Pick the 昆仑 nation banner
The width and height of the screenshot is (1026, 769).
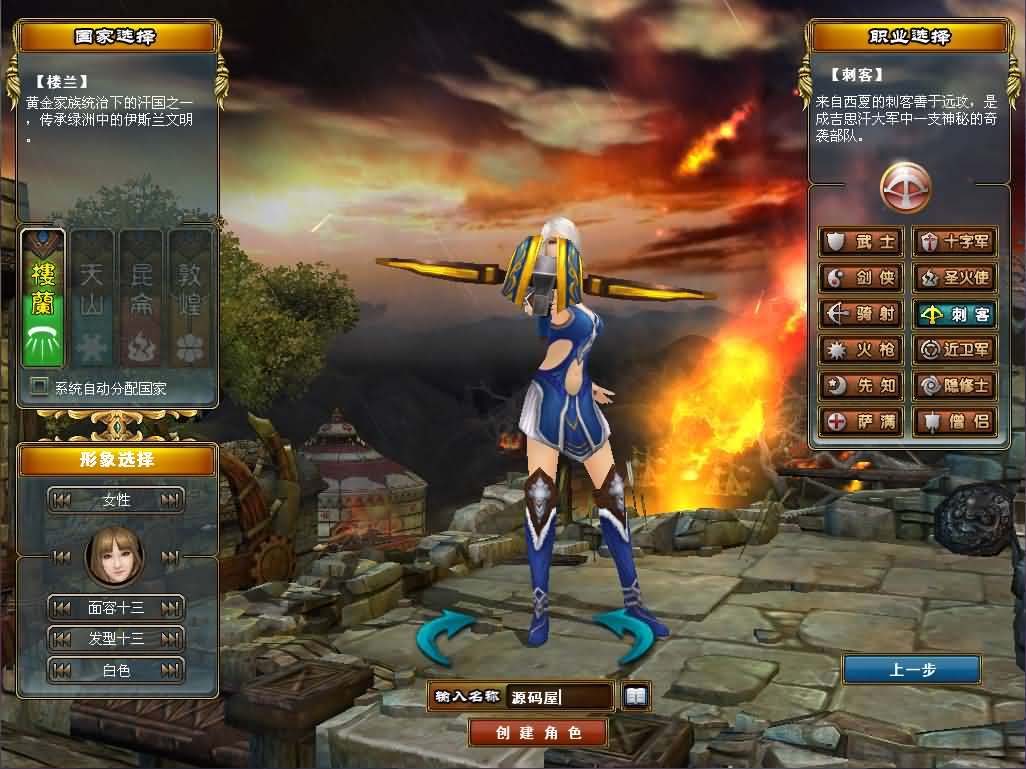point(141,298)
